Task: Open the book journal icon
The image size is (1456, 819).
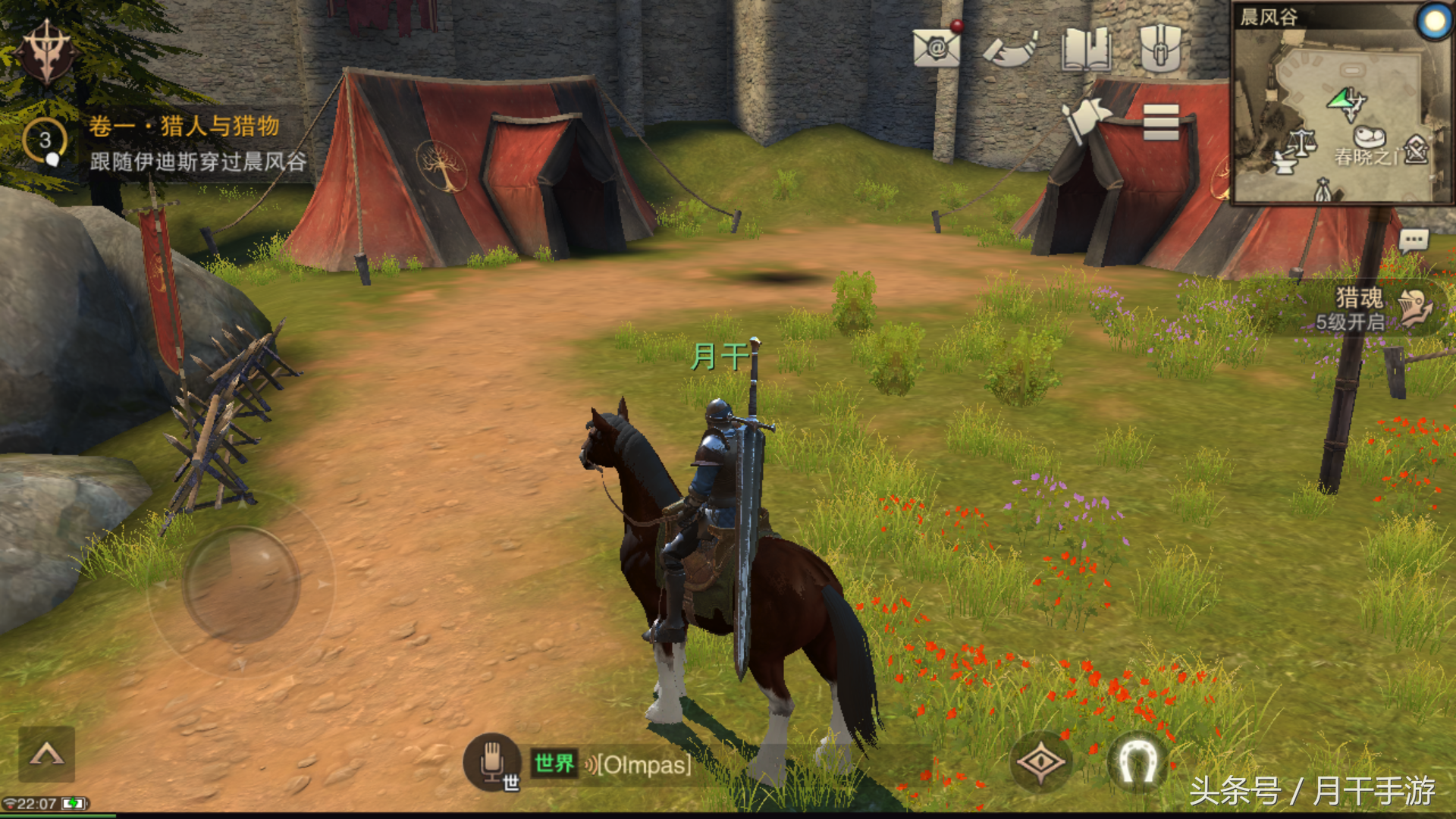Action: 1086,50
